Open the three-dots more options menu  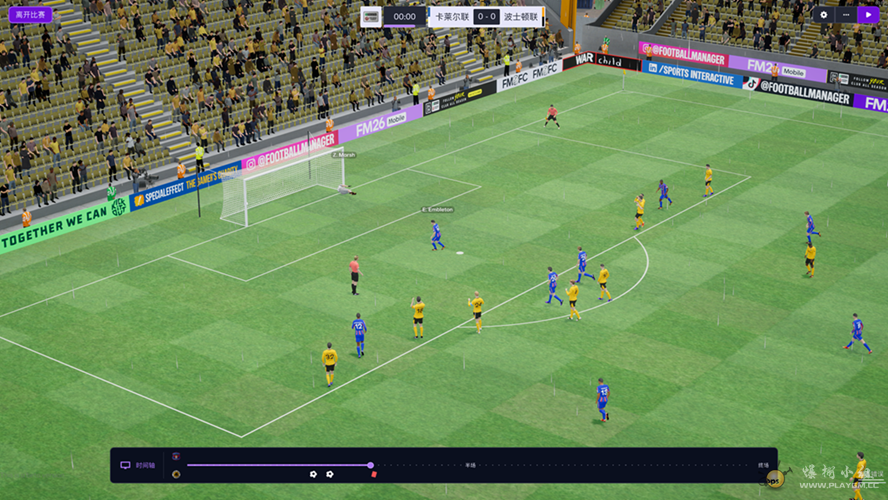pos(846,15)
